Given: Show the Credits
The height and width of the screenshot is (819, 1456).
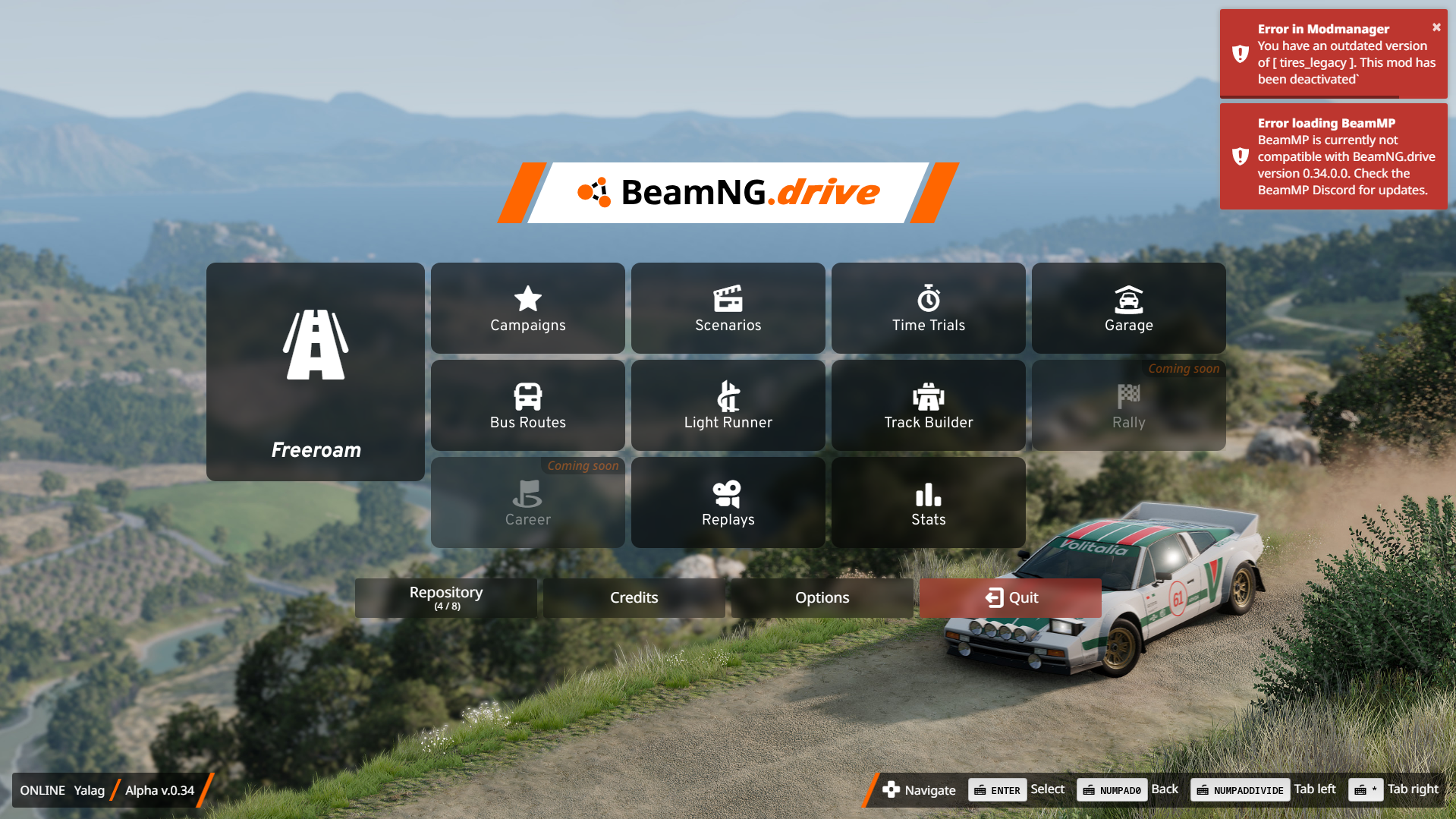Looking at the screenshot, I should click(634, 597).
